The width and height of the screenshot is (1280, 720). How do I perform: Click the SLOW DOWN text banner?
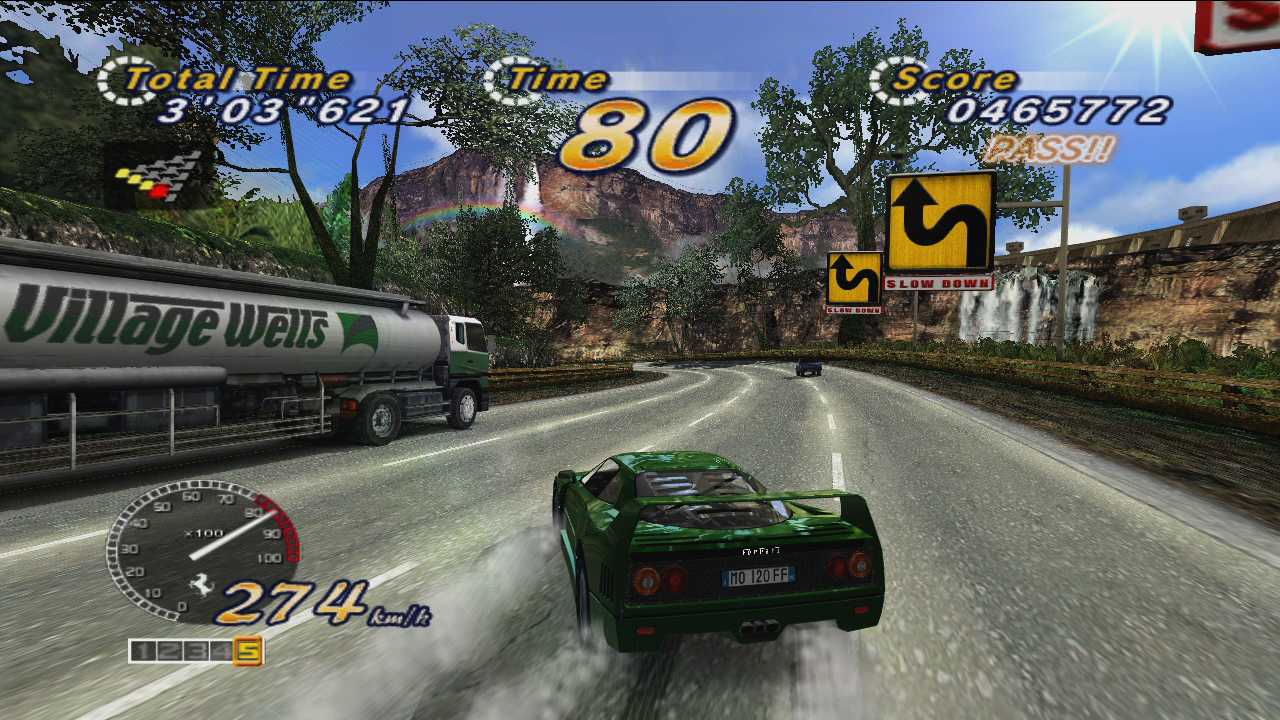point(938,284)
